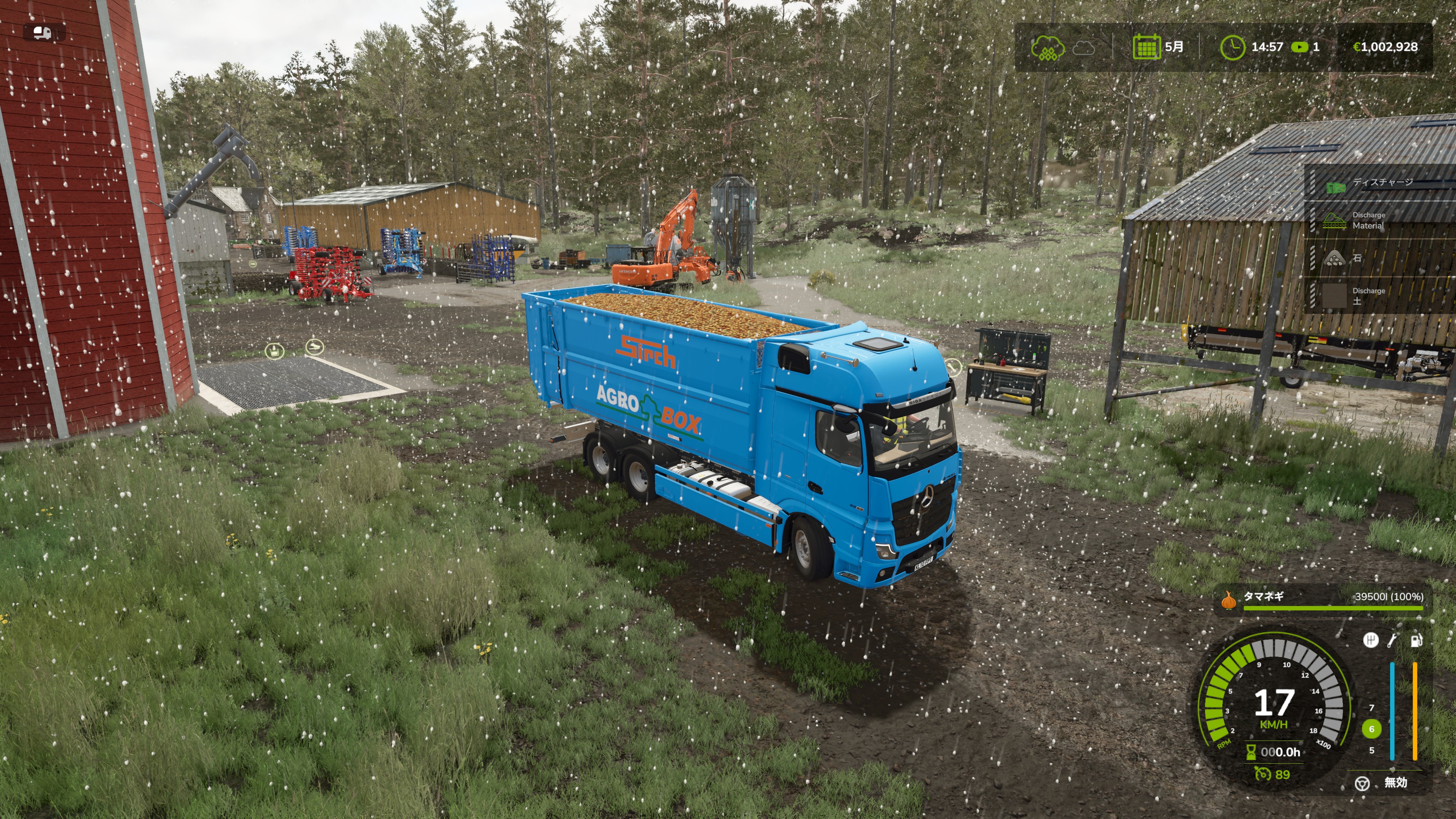Click the highlighted gear 6 indicator
This screenshot has width=1456, height=819.
(x=1371, y=728)
